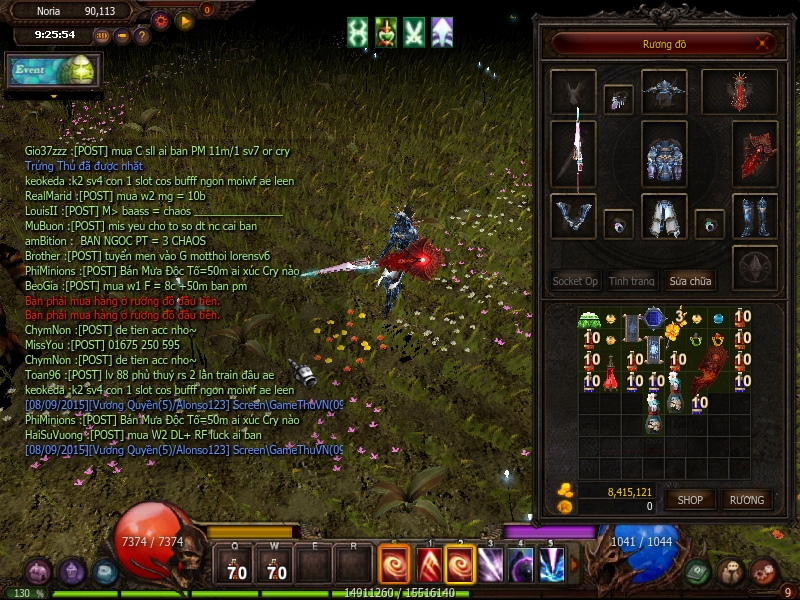Select the equipped blue chest armor
This screenshot has height=600, width=800.
tap(664, 157)
